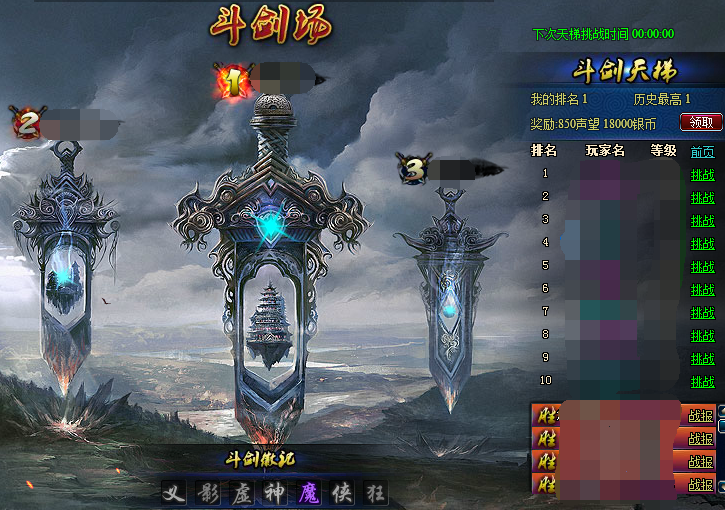Image resolution: width=725 pixels, height=510 pixels.
Task: Open the bottommost 战报 battle report
Action: 700,485
